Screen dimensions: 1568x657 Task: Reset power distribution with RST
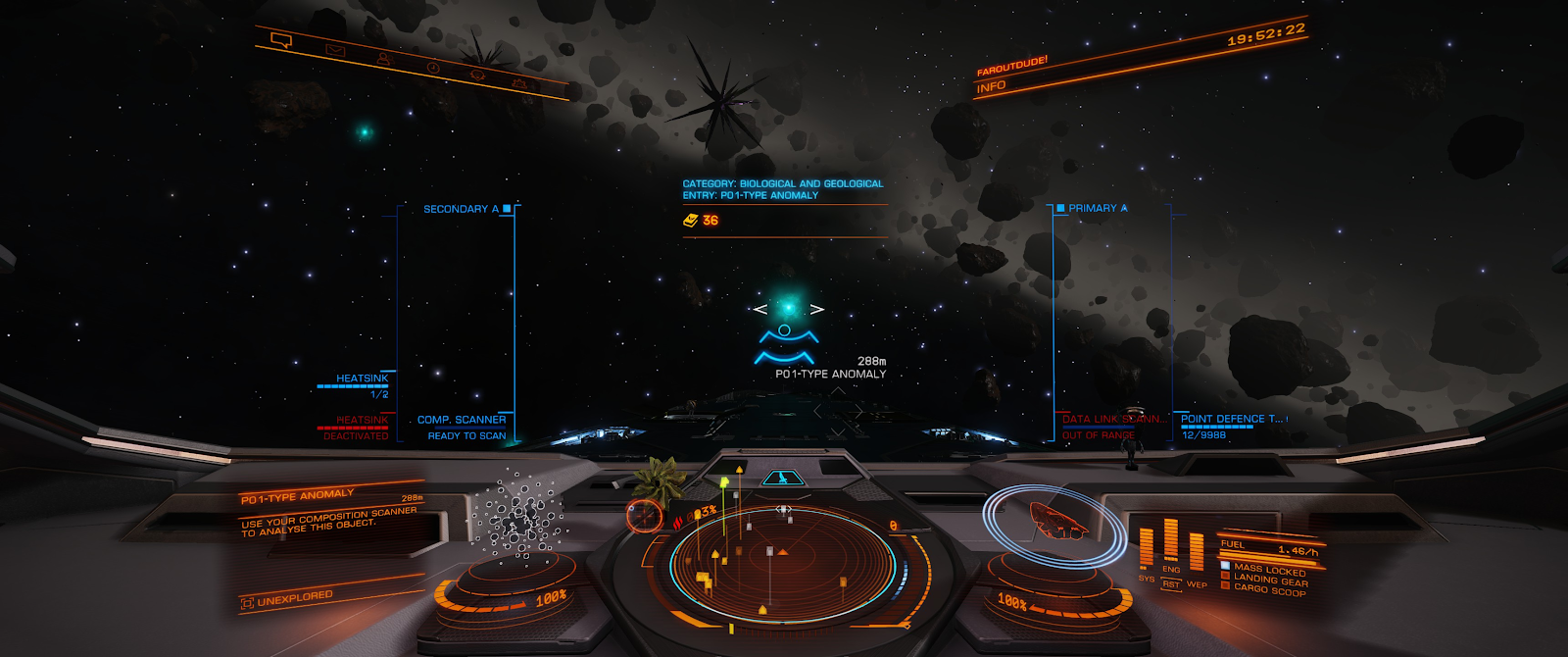(x=1171, y=584)
